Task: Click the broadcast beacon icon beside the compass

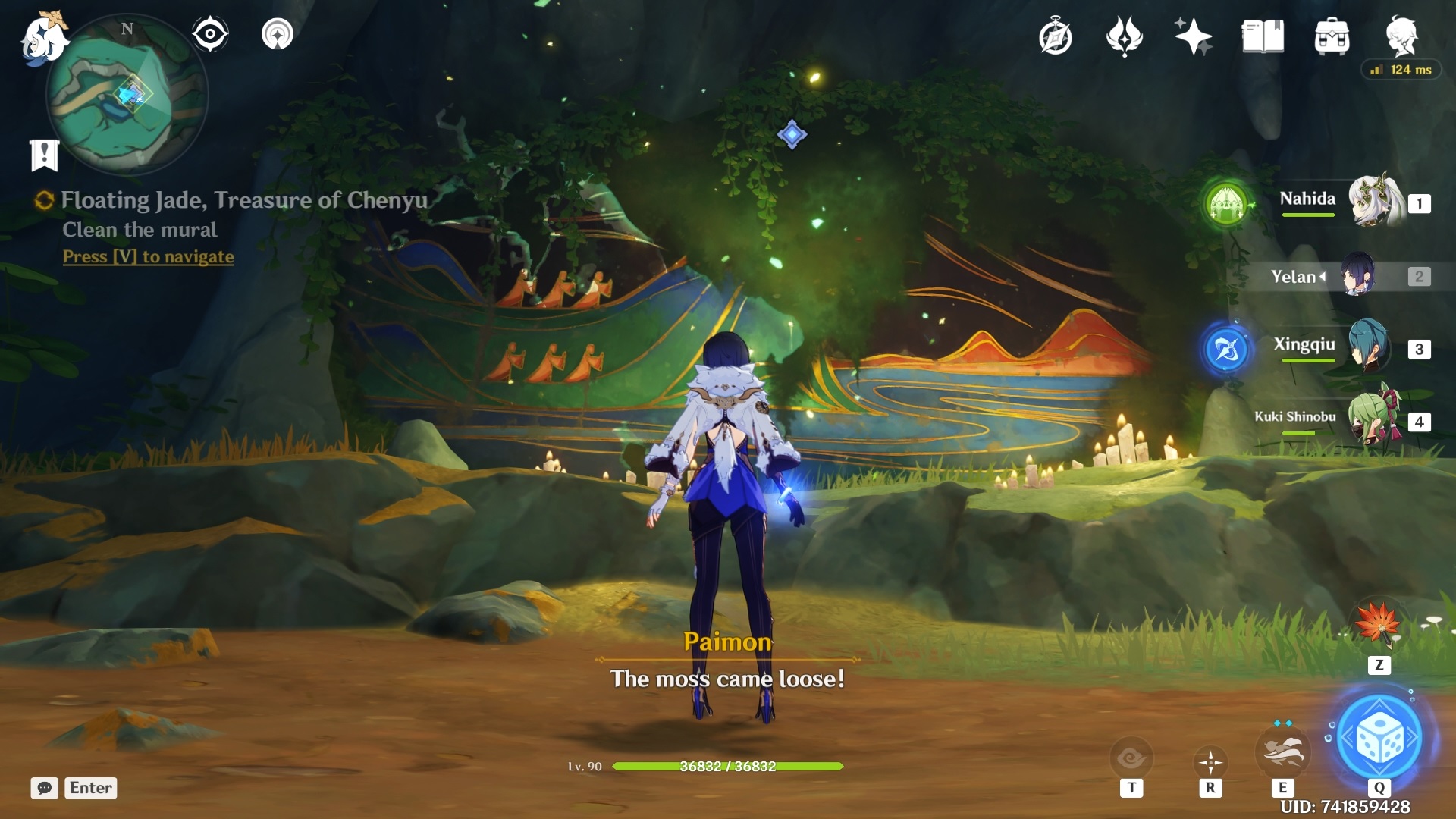Action: [x=278, y=33]
